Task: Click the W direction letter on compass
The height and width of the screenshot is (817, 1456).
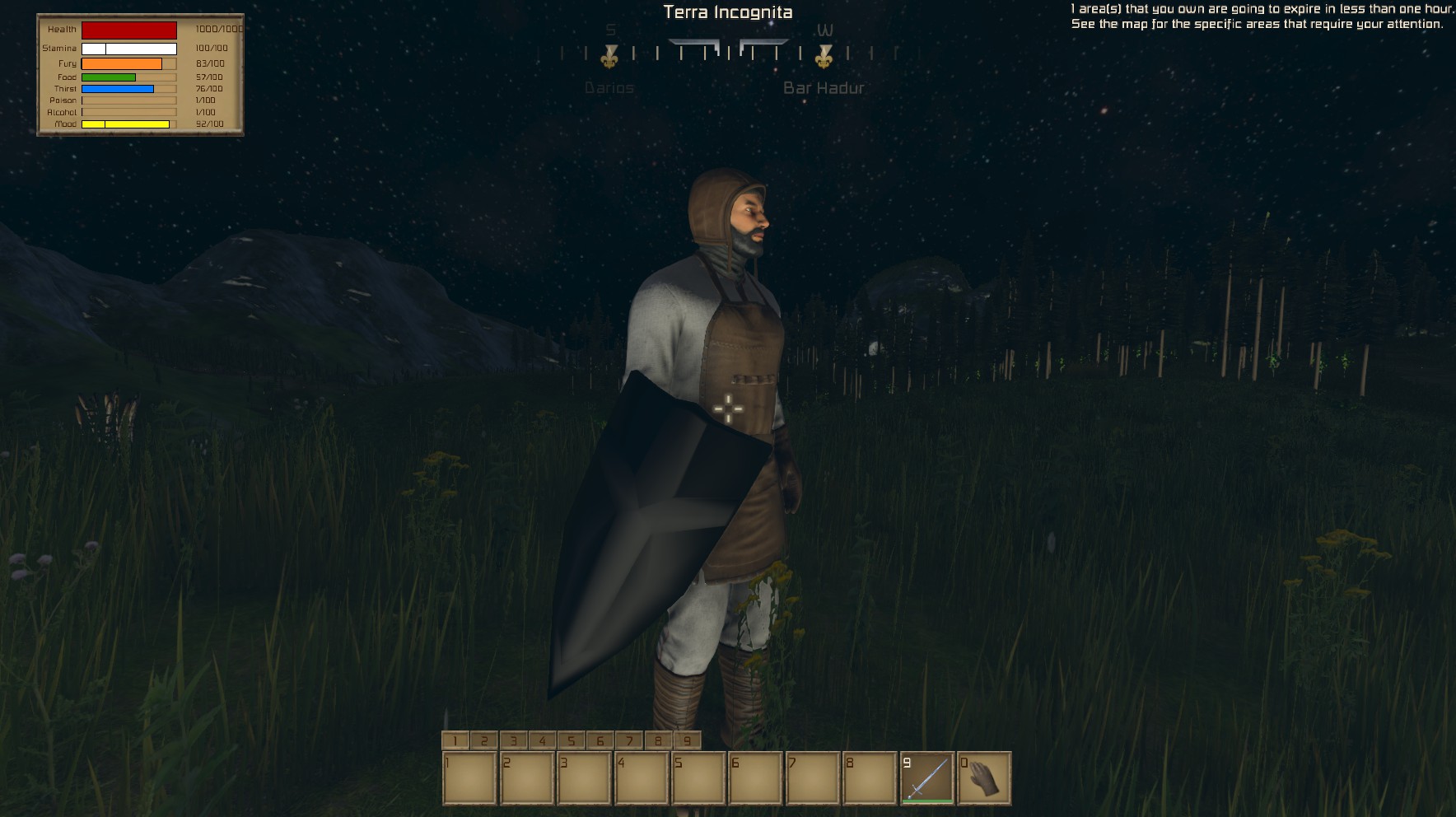Action: [826, 31]
